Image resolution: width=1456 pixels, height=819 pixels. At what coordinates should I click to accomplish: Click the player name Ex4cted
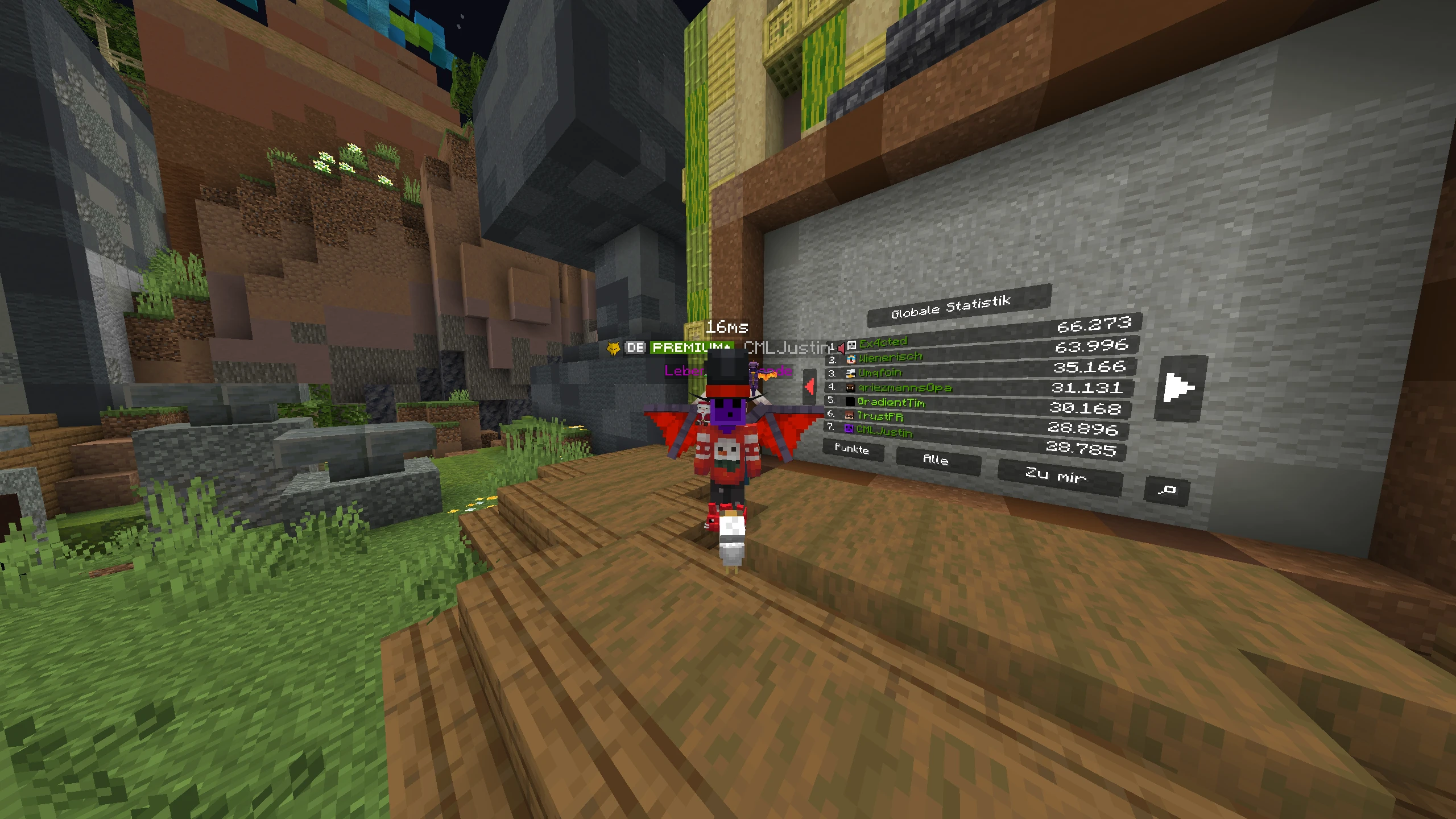point(883,344)
